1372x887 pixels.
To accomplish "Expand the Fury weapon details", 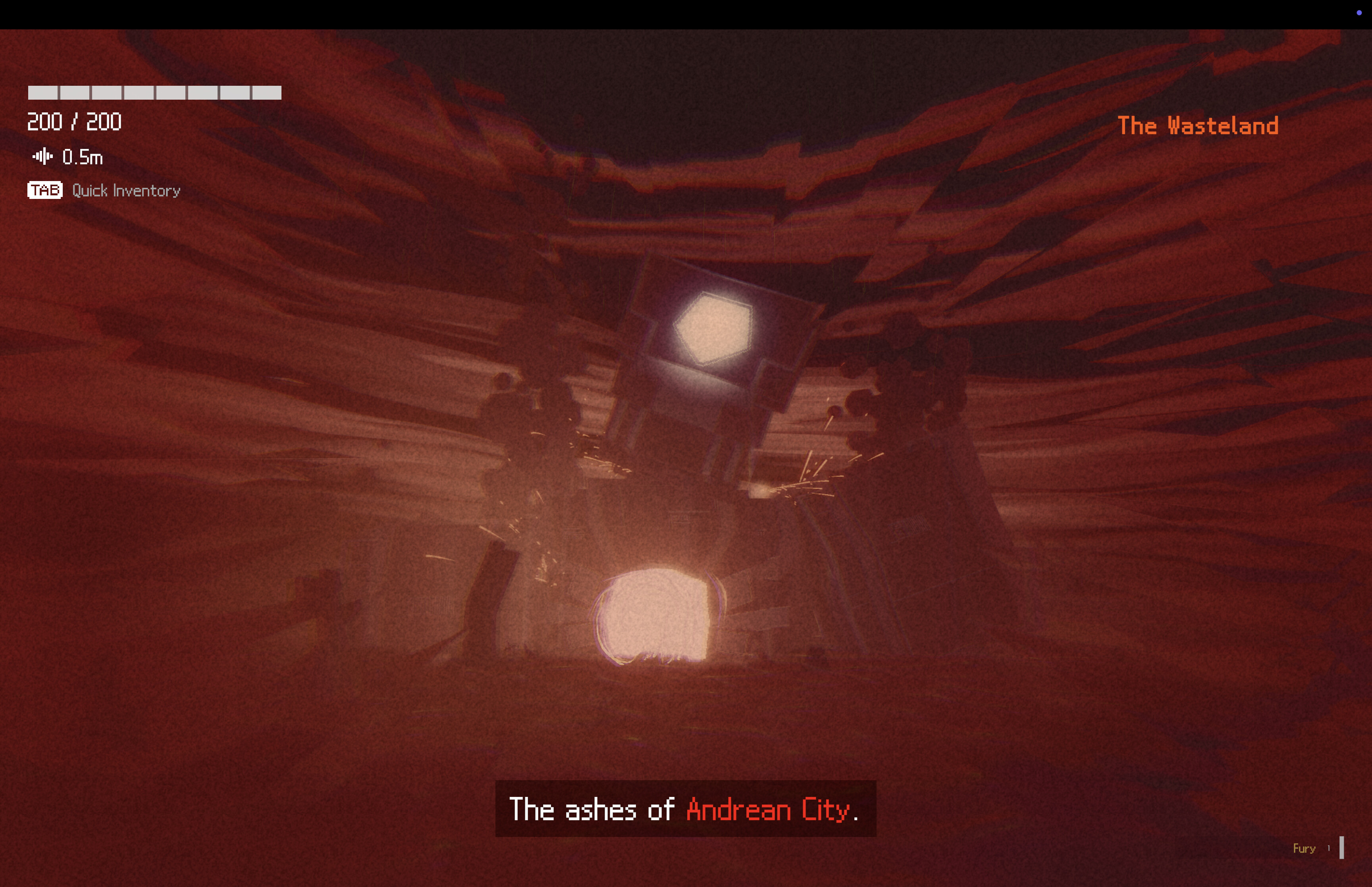I will point(1304,848).
